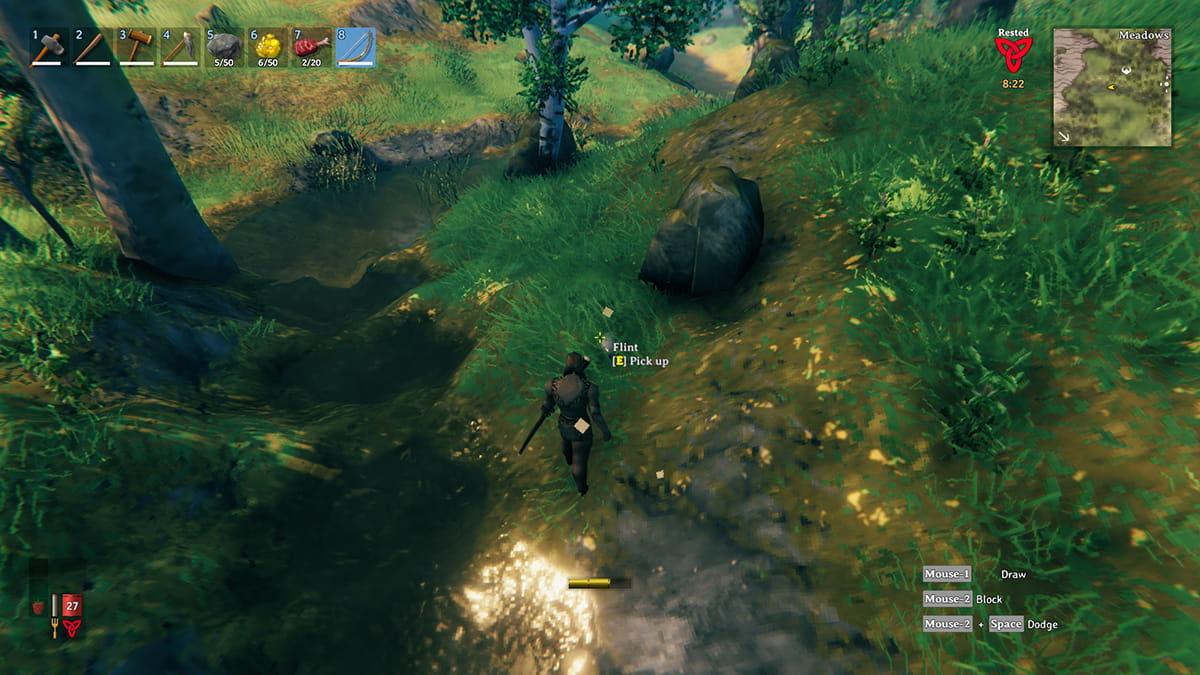Select the yellow item stack showing 6/50

[x=267, y=47]
